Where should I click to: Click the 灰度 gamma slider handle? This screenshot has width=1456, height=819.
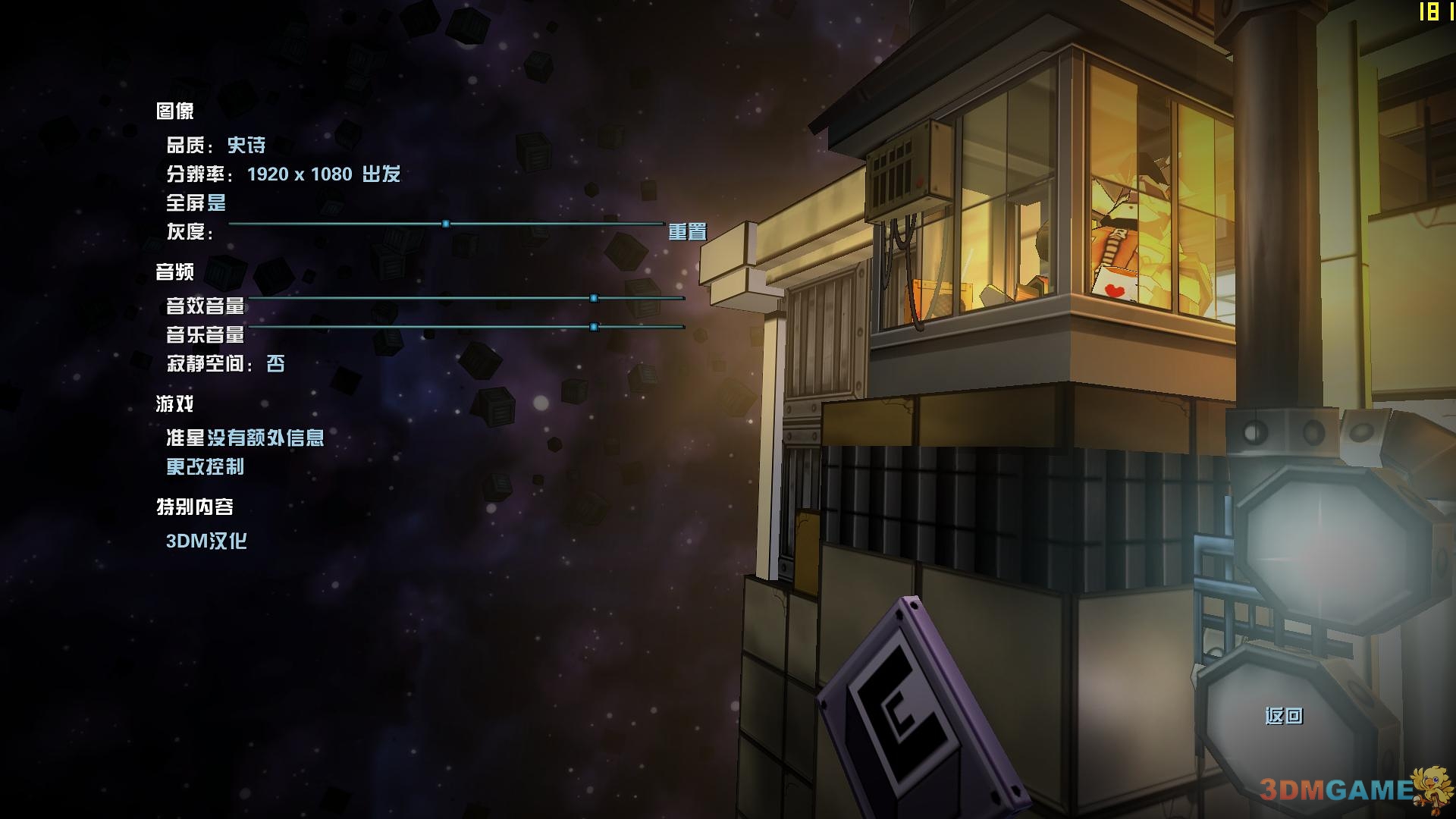click(446, 224)
